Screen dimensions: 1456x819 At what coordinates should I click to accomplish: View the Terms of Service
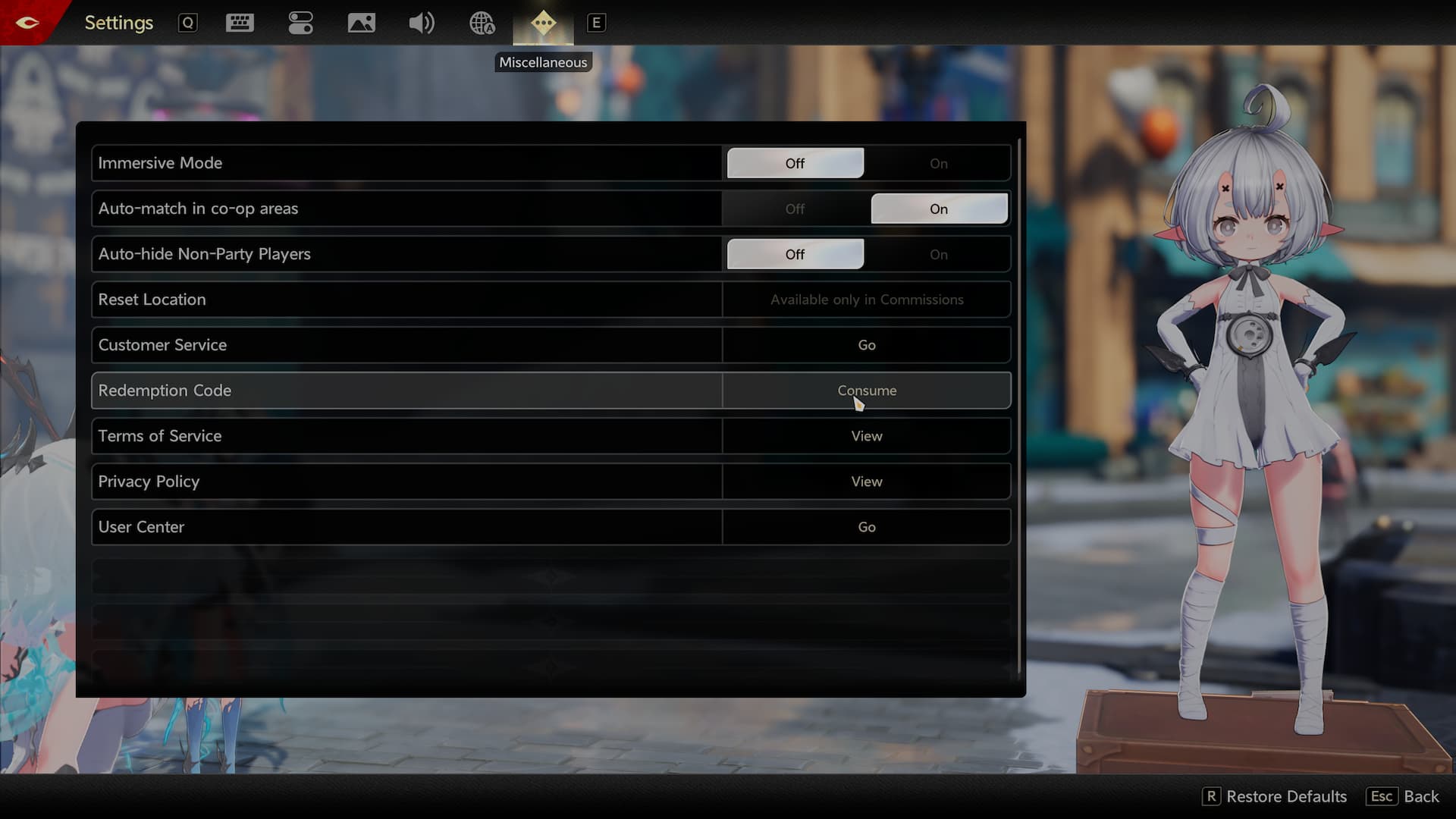pos(866,436)
